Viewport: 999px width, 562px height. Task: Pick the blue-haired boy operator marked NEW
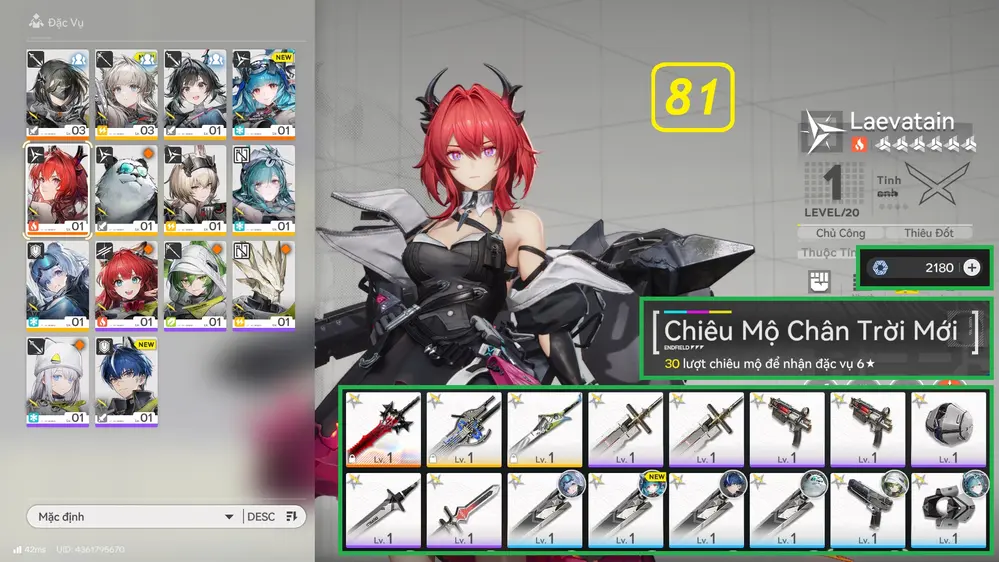pos(127,381)
